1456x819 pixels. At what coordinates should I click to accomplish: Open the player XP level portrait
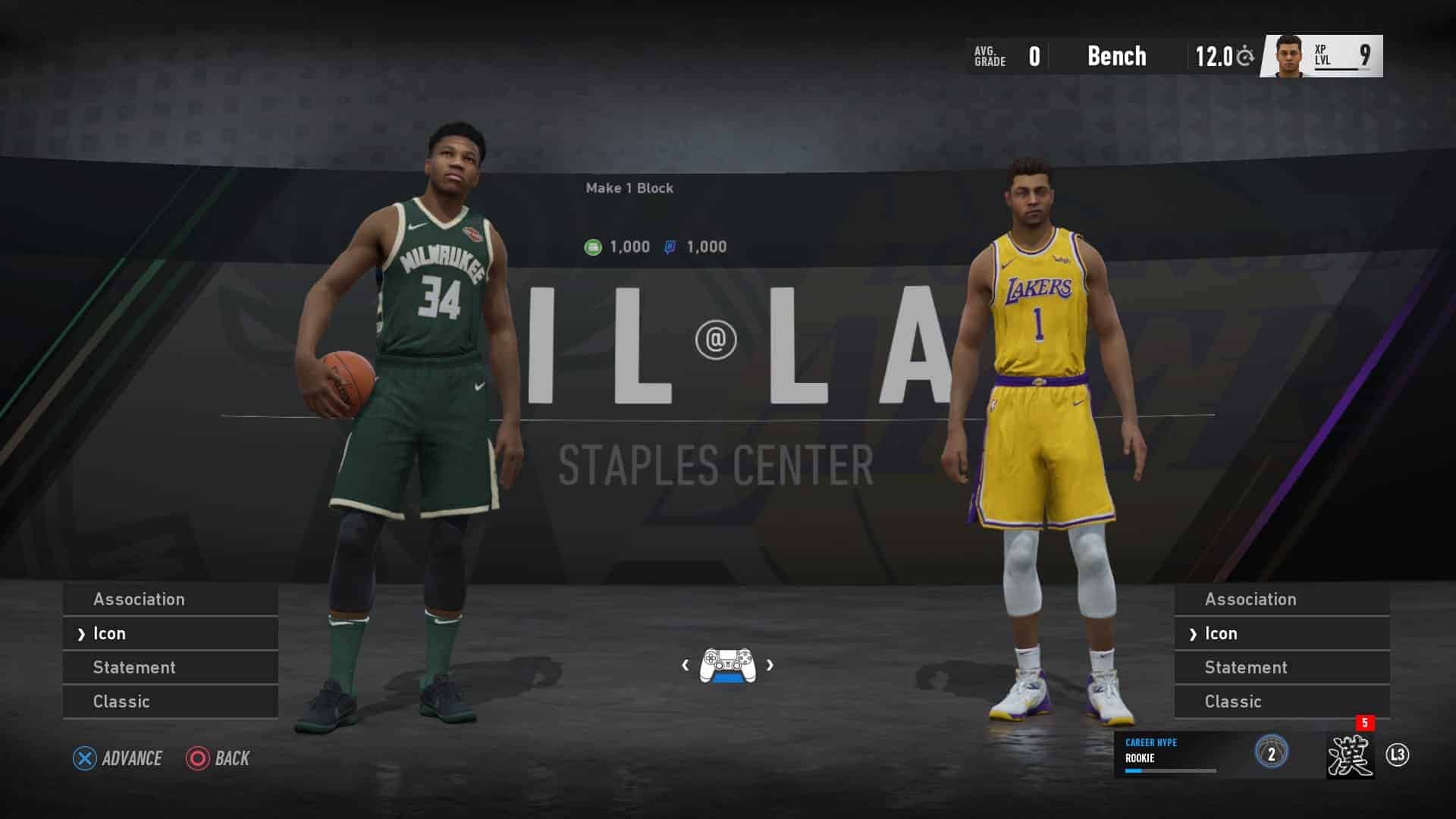tap(1323, 56)
